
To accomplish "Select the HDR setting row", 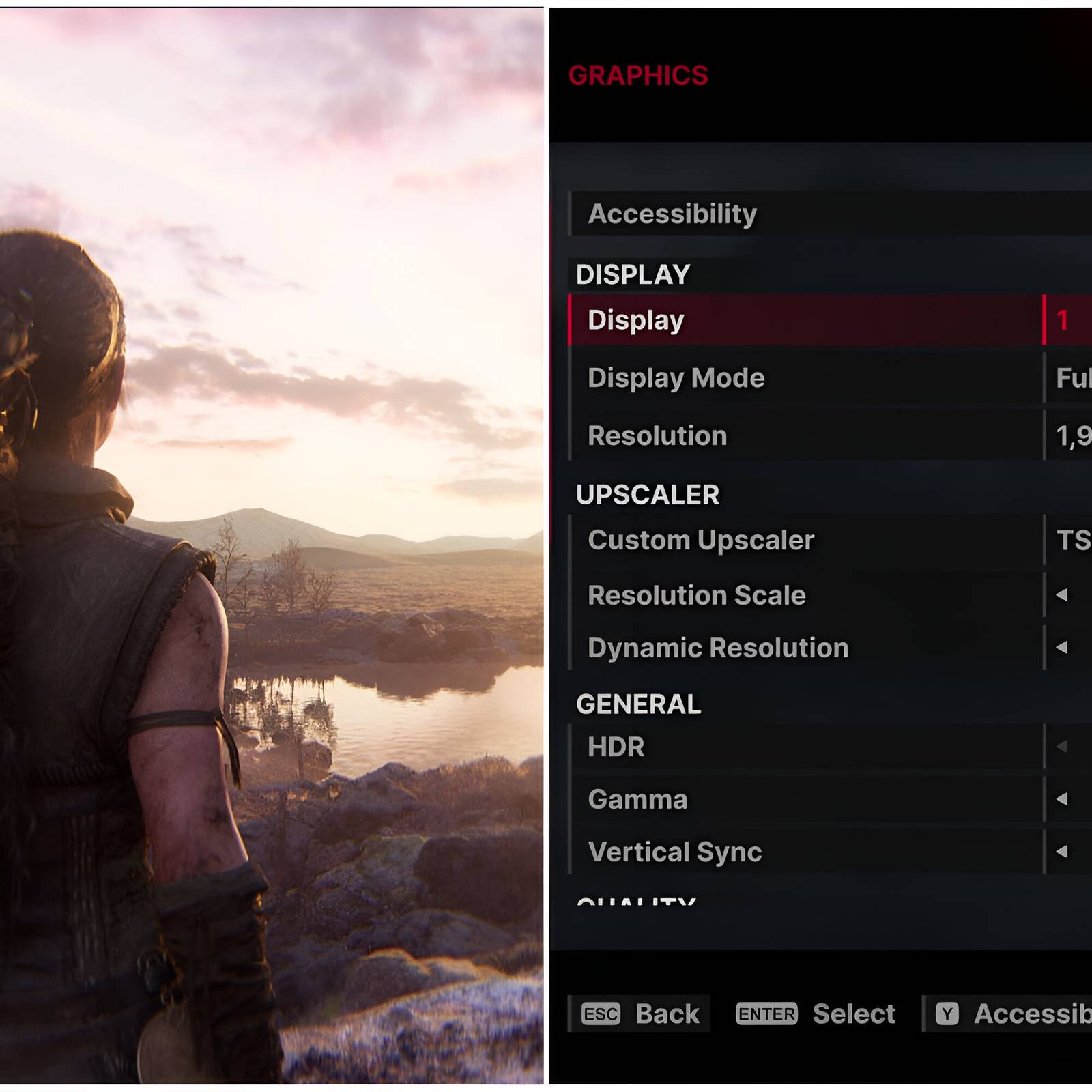I will point(616,747).
